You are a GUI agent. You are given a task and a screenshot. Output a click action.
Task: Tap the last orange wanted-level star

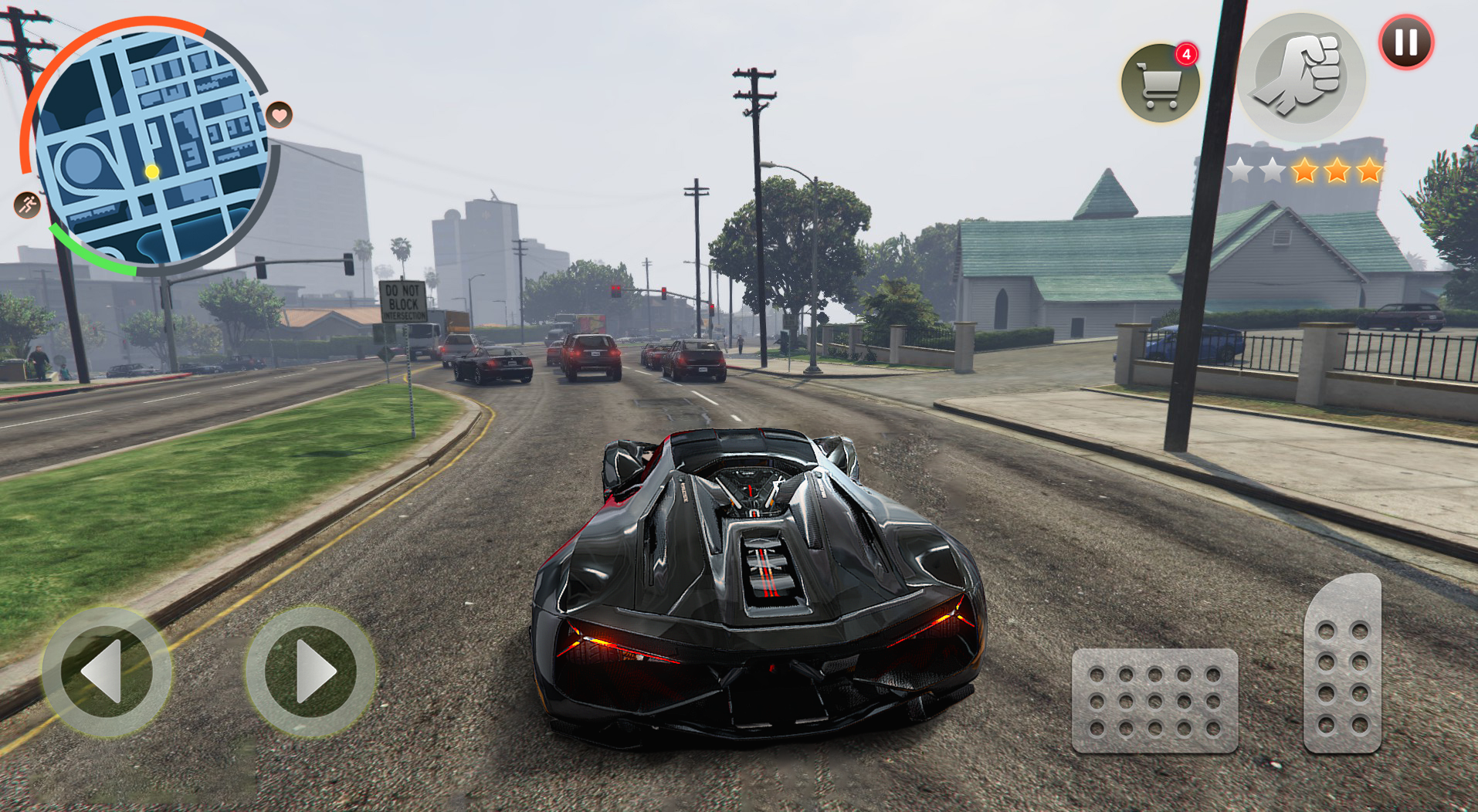tap(1370, 171)
